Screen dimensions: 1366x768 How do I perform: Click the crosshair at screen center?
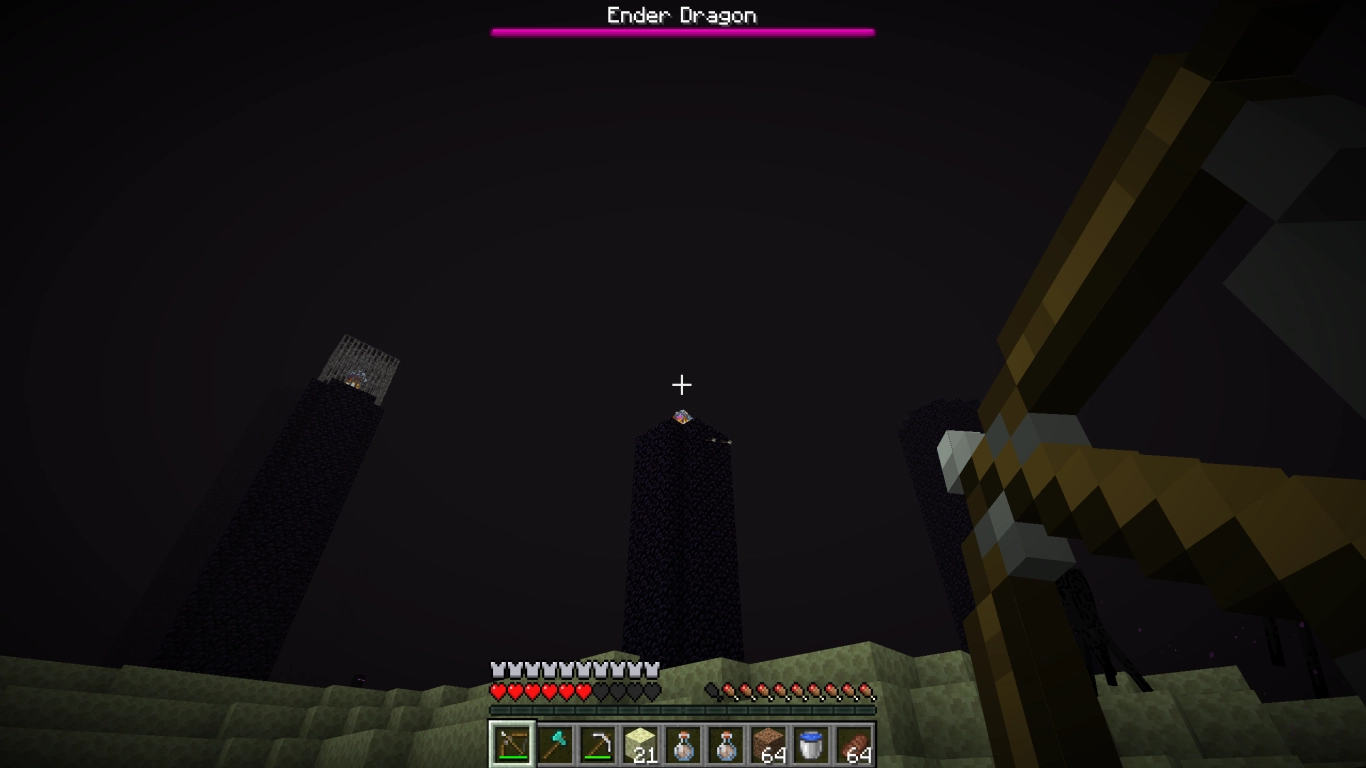683,384
